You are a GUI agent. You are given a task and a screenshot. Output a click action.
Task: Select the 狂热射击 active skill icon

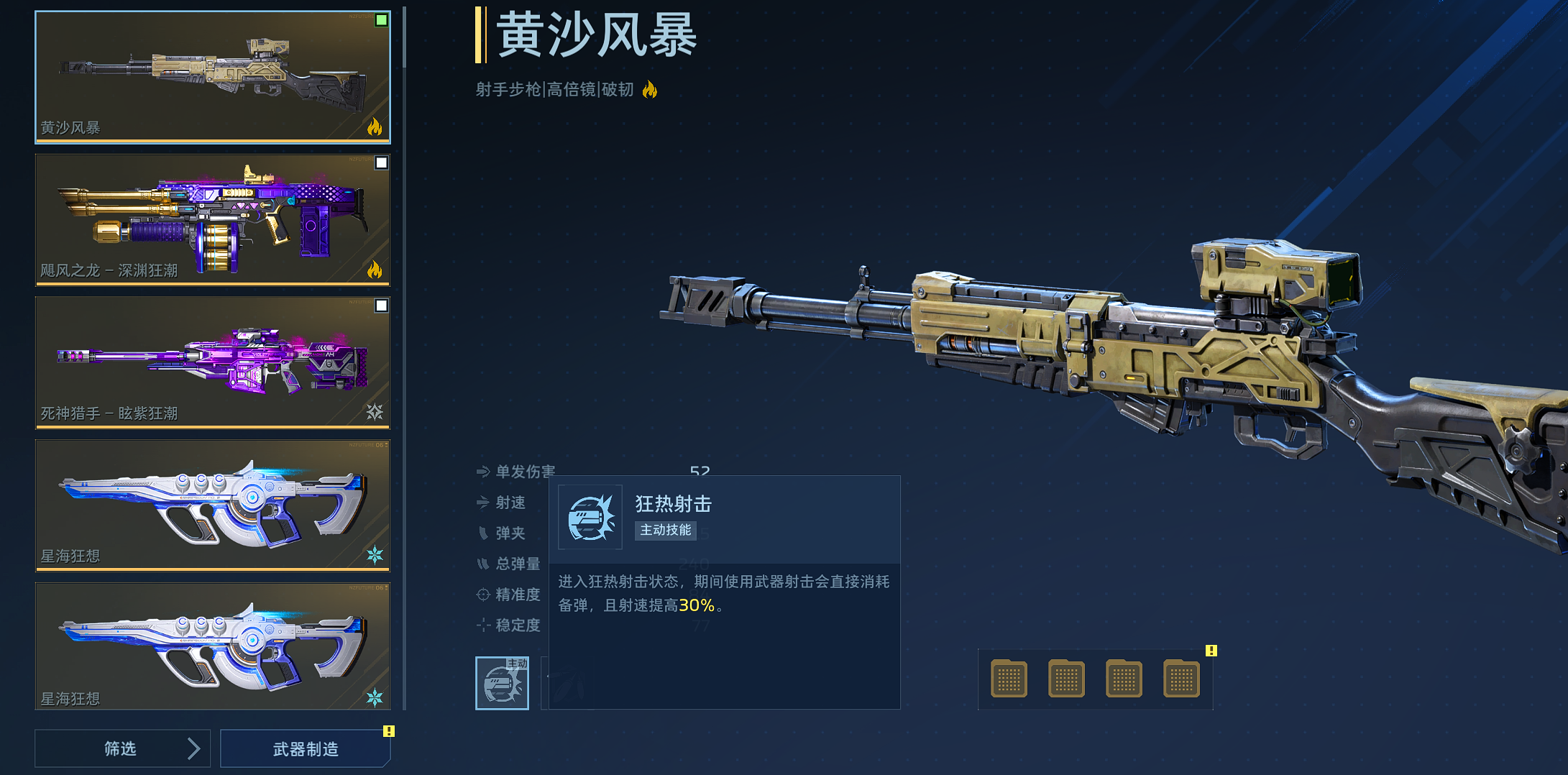tap(502, 683)
